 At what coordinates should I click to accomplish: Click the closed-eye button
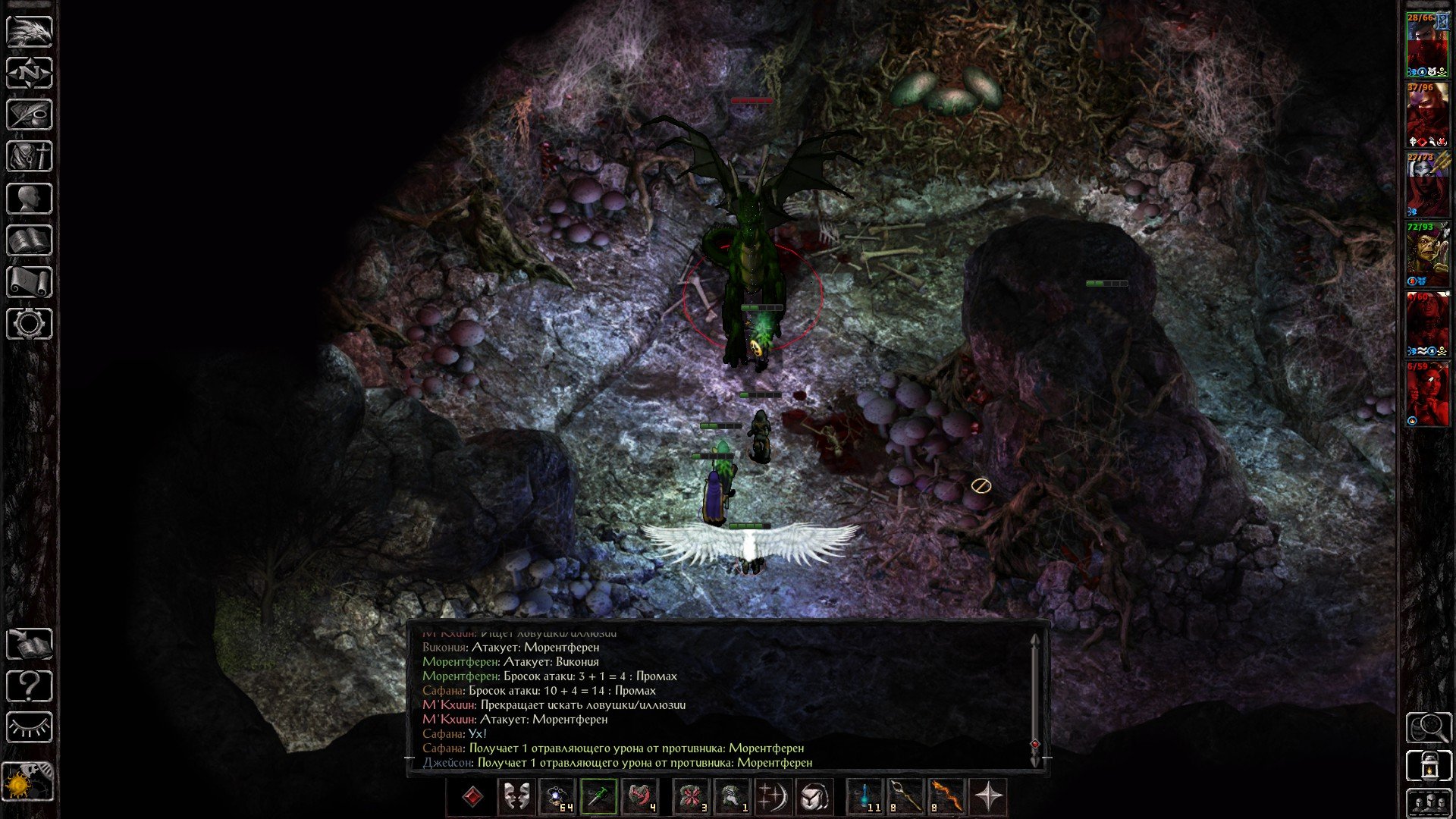pos(30,728)
